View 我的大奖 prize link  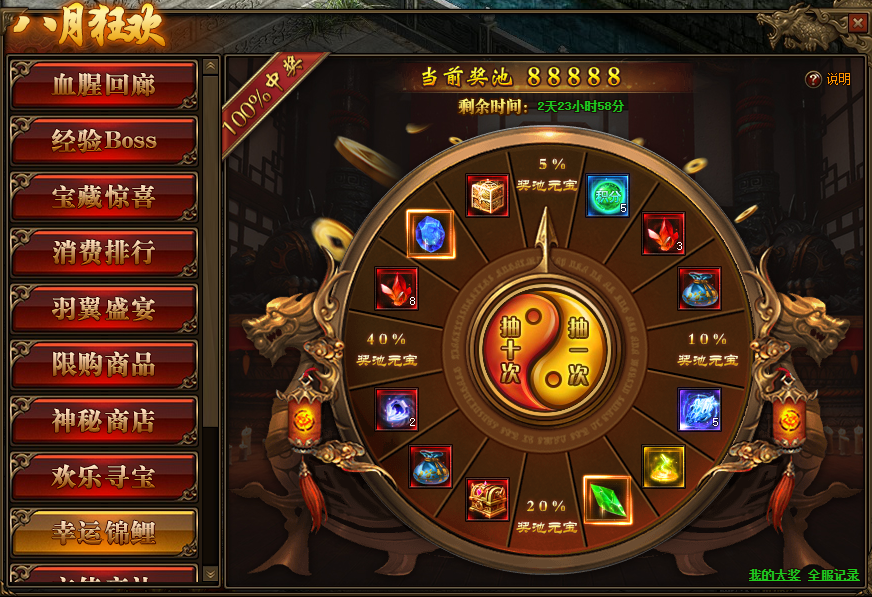774,575
